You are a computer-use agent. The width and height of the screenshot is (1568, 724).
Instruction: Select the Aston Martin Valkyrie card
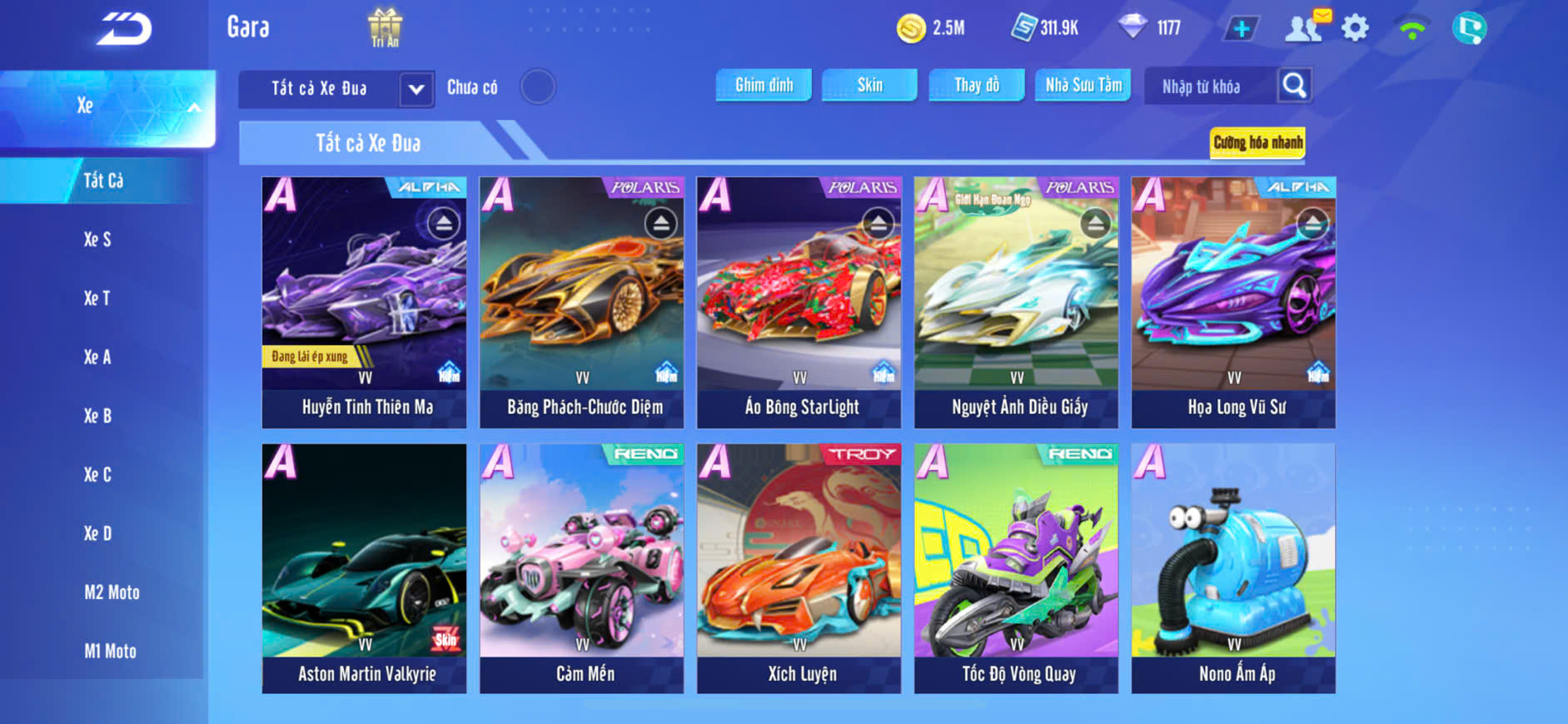pos(365,568)
